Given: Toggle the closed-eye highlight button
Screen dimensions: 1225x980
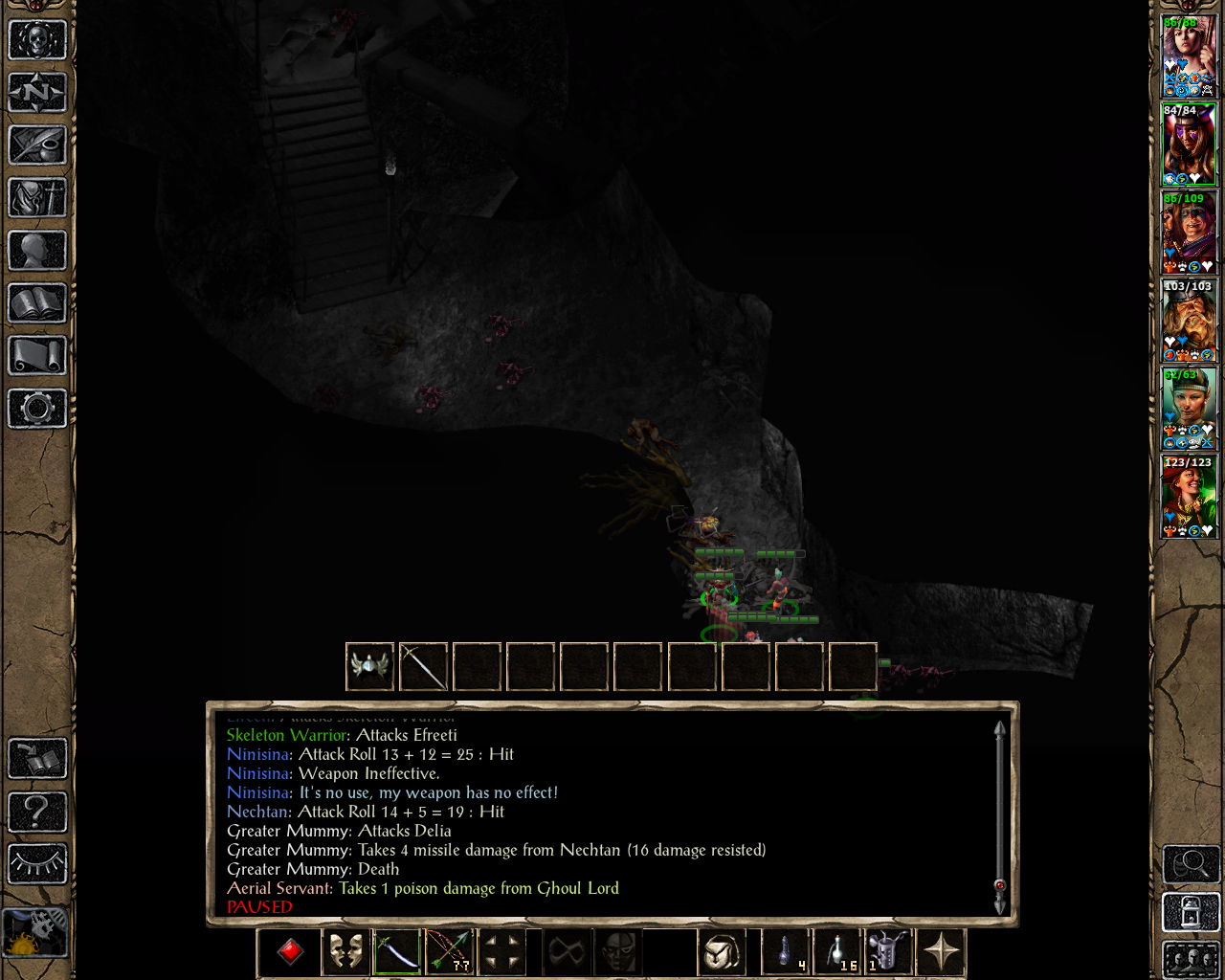Looking at the screenshot, I should [x=36, y=863].
